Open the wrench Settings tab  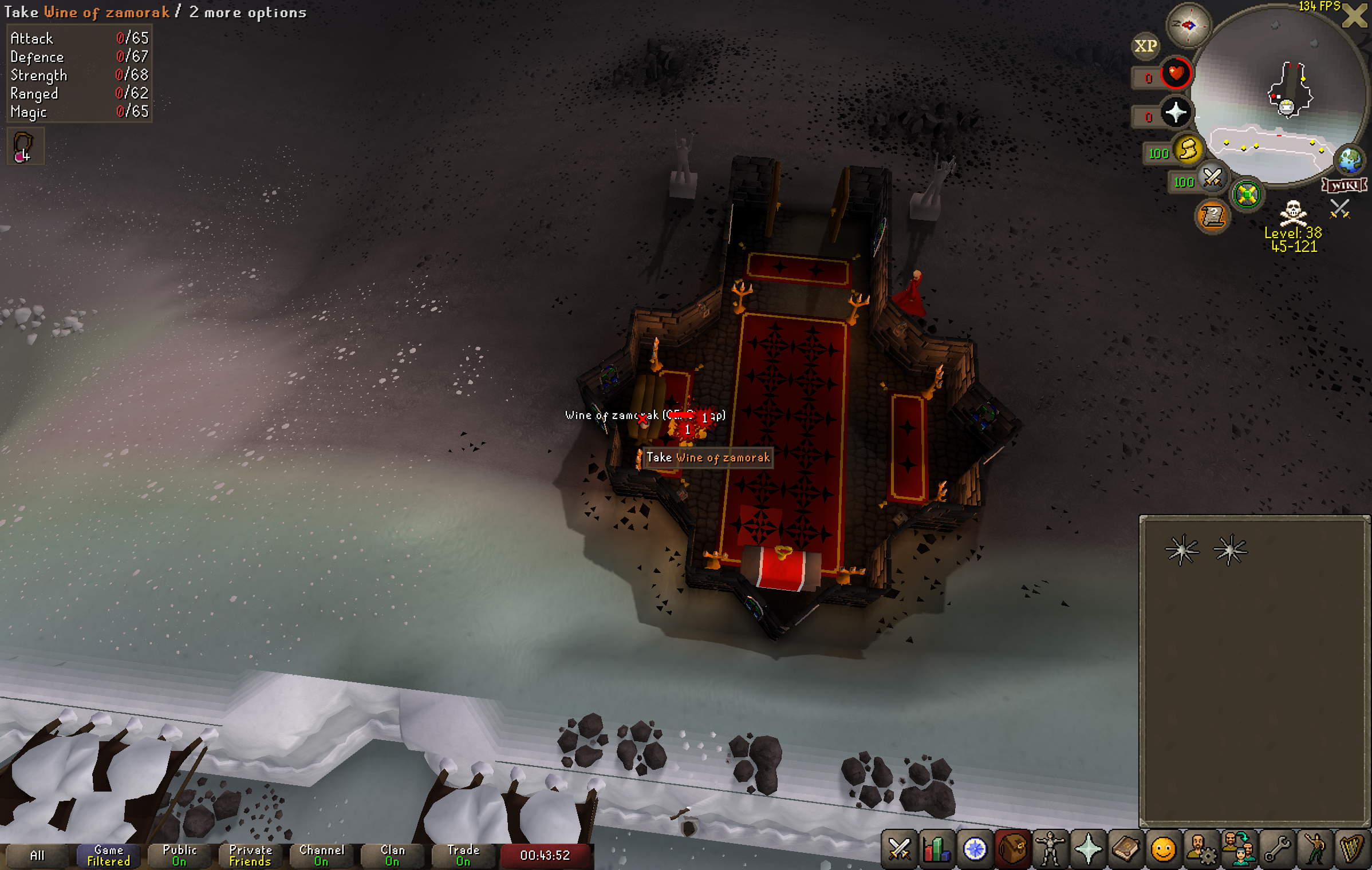click(1277, 849)
